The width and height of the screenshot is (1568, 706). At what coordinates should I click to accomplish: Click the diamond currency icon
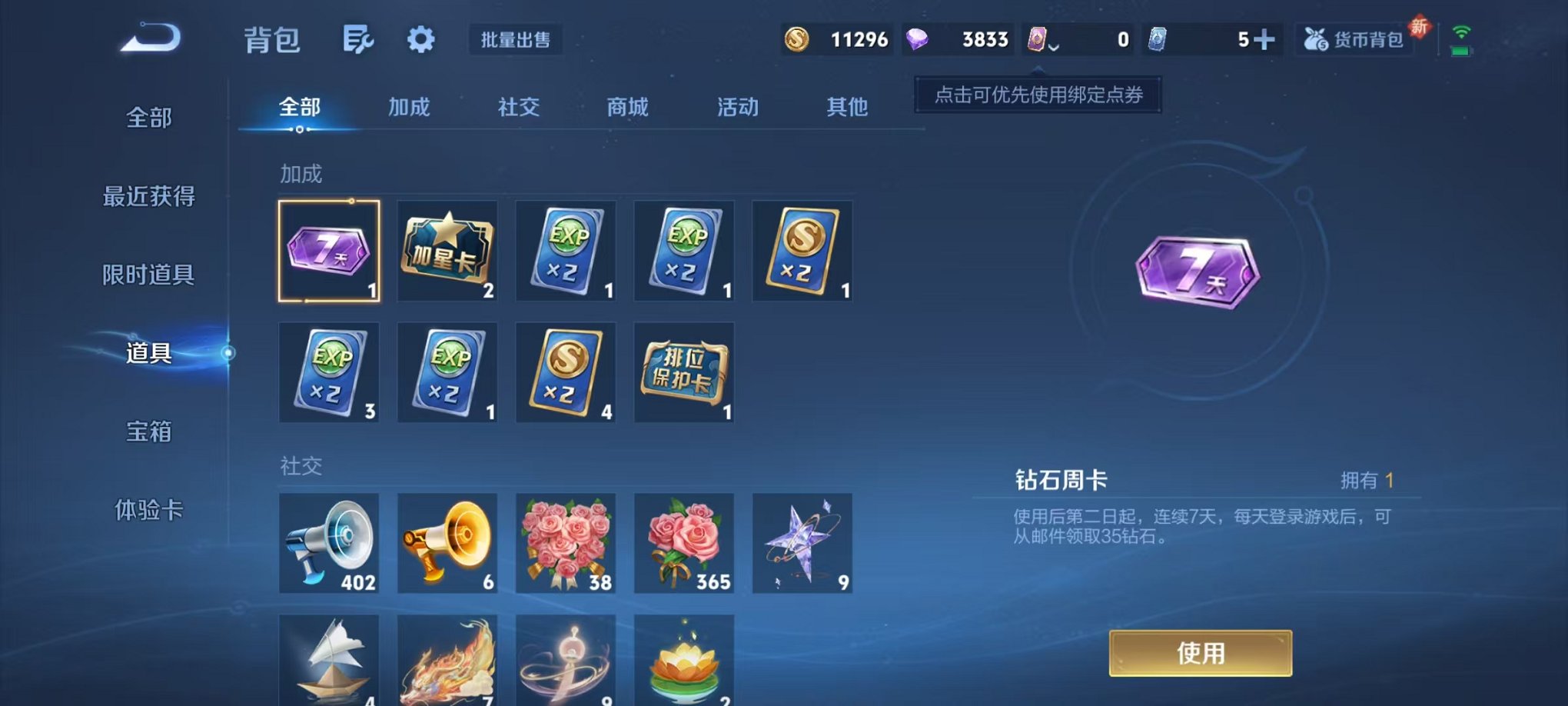click(920, 38)
